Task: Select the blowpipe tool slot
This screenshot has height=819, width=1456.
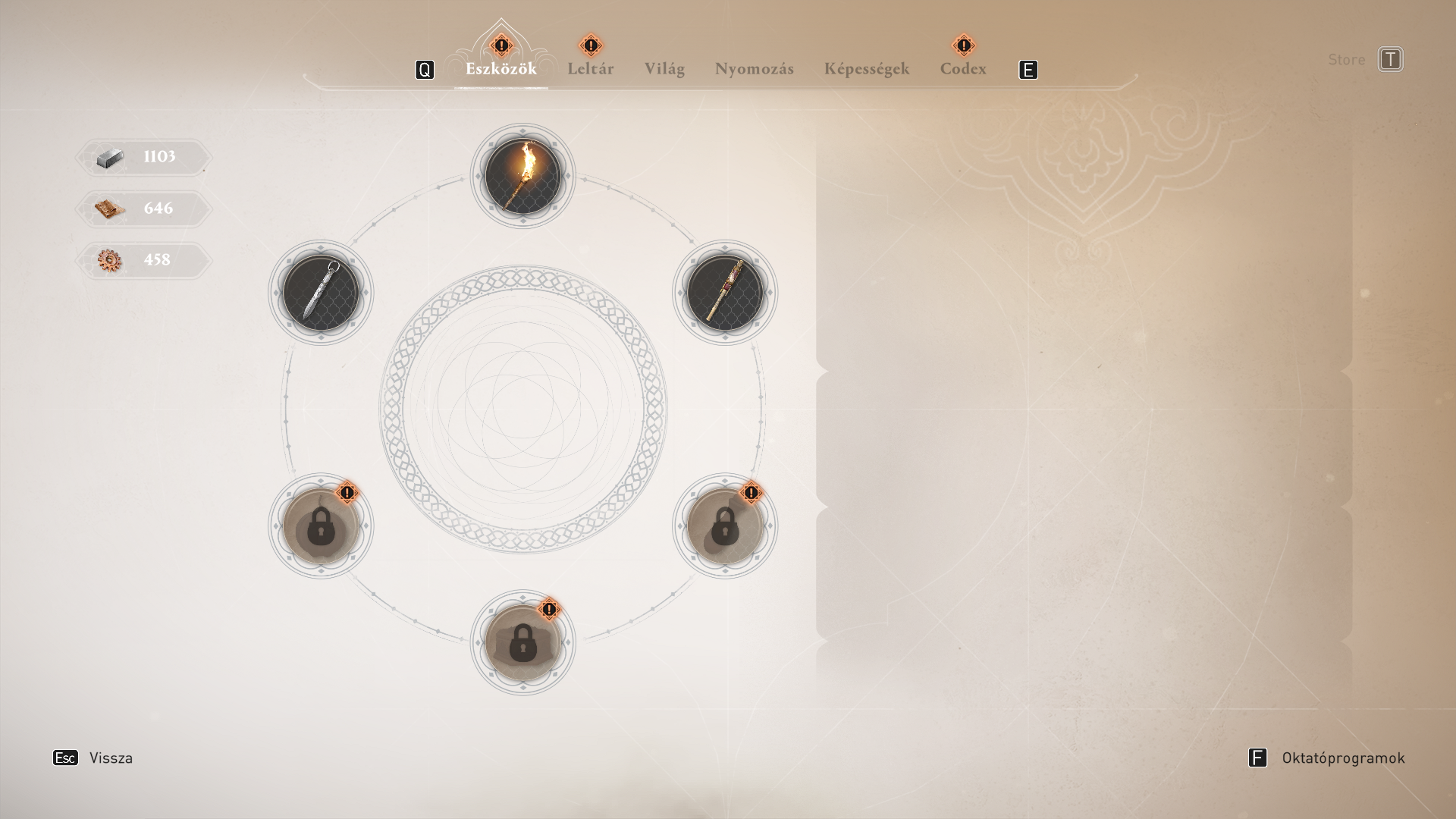Action: [724, 293]
